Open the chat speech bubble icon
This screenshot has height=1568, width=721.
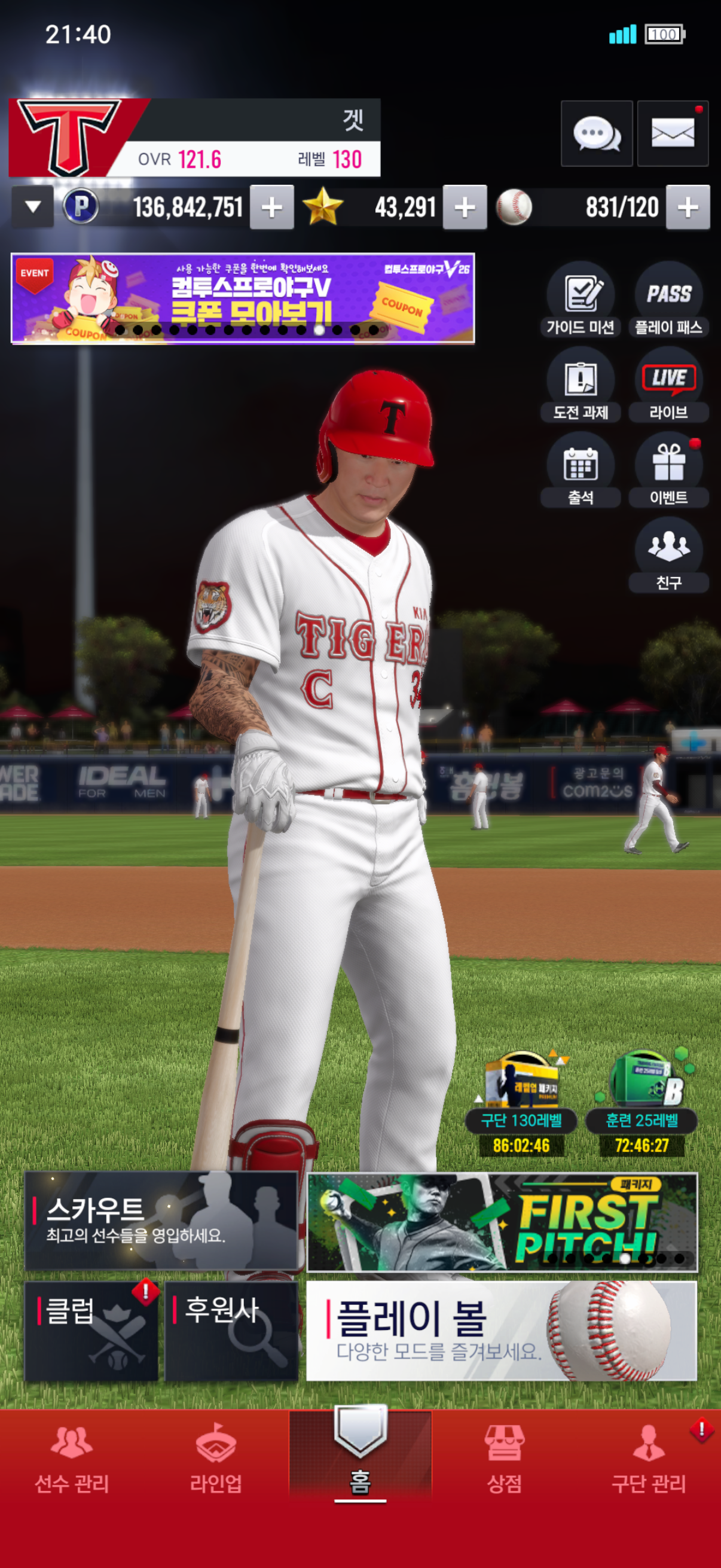point(596,133)
